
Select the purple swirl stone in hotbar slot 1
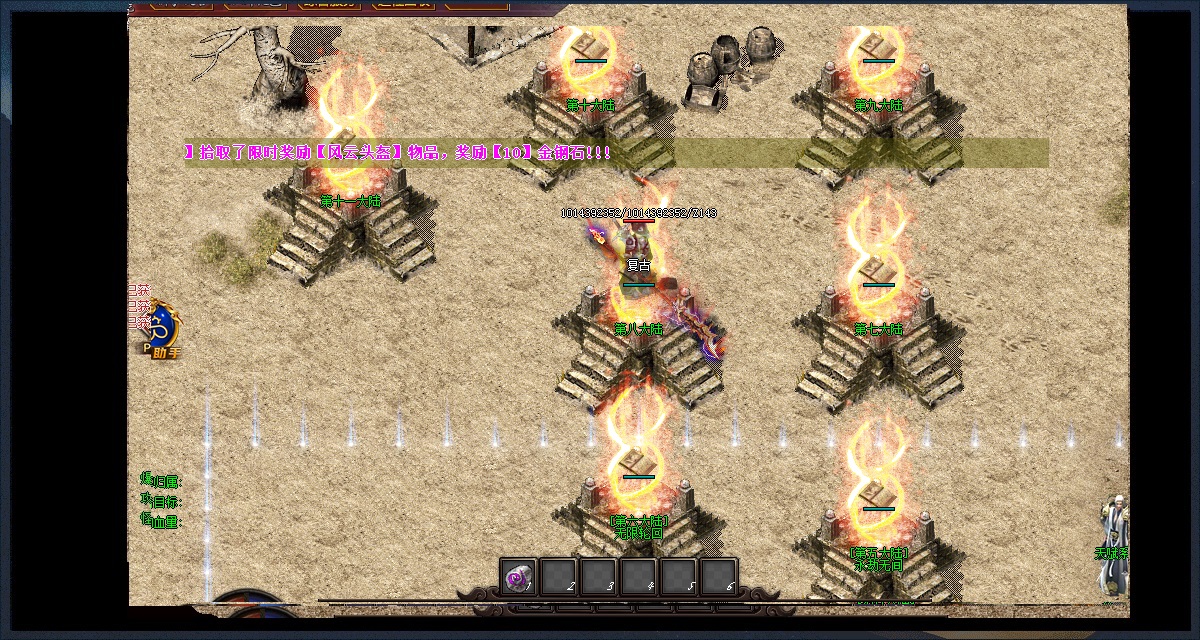518,577
